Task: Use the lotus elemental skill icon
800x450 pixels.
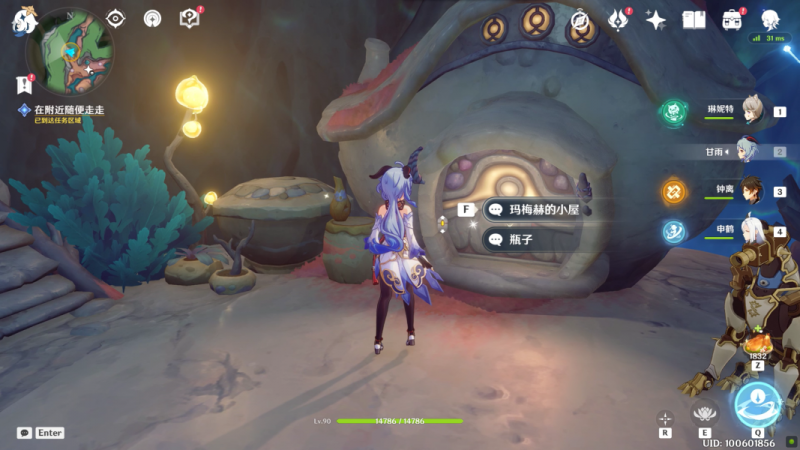Action: click(706, 414)
